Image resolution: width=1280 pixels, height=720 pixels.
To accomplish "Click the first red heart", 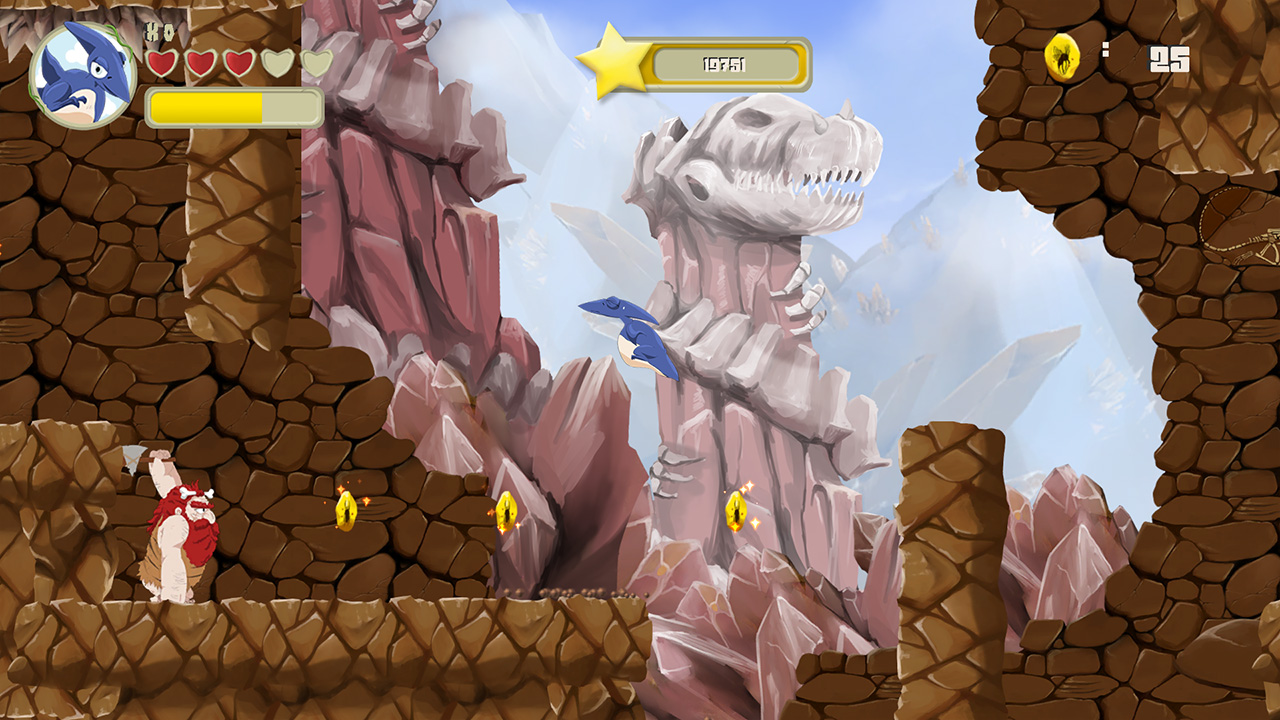I will coord(161,65).
